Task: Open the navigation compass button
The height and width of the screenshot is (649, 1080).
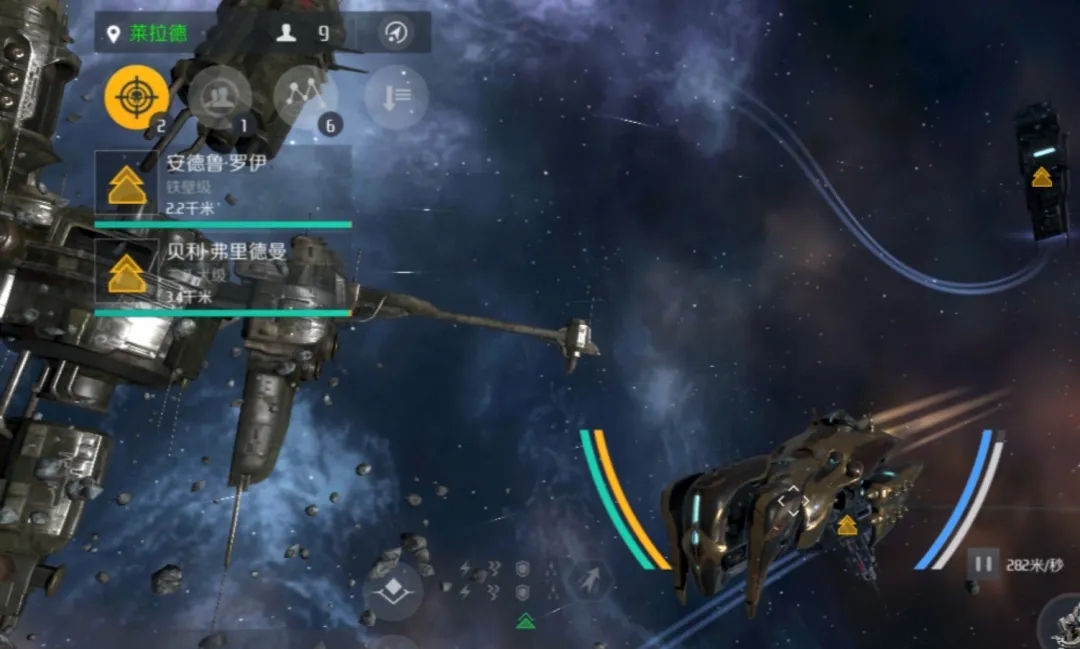Action: click(396, 33)
